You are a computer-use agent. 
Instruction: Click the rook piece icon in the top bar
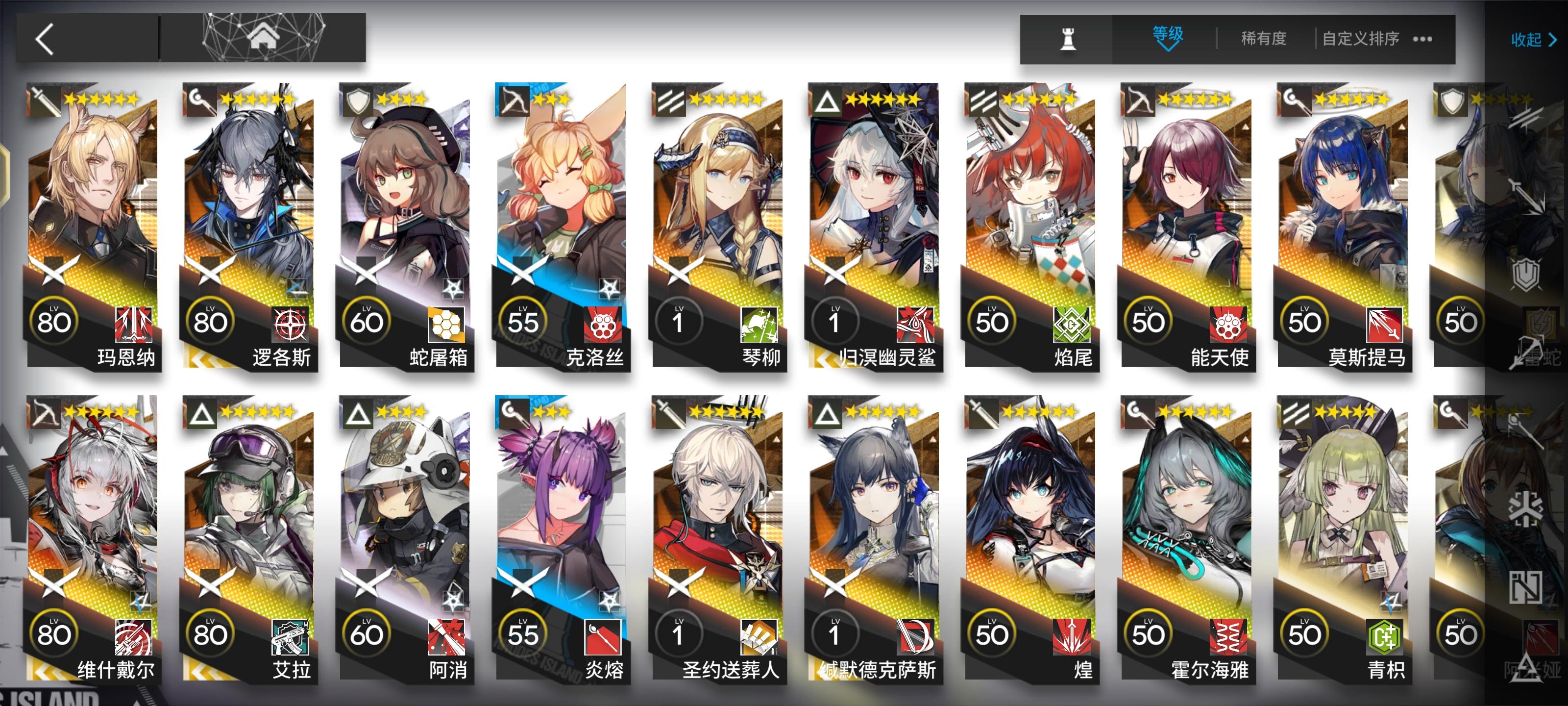coord(1070,38)
